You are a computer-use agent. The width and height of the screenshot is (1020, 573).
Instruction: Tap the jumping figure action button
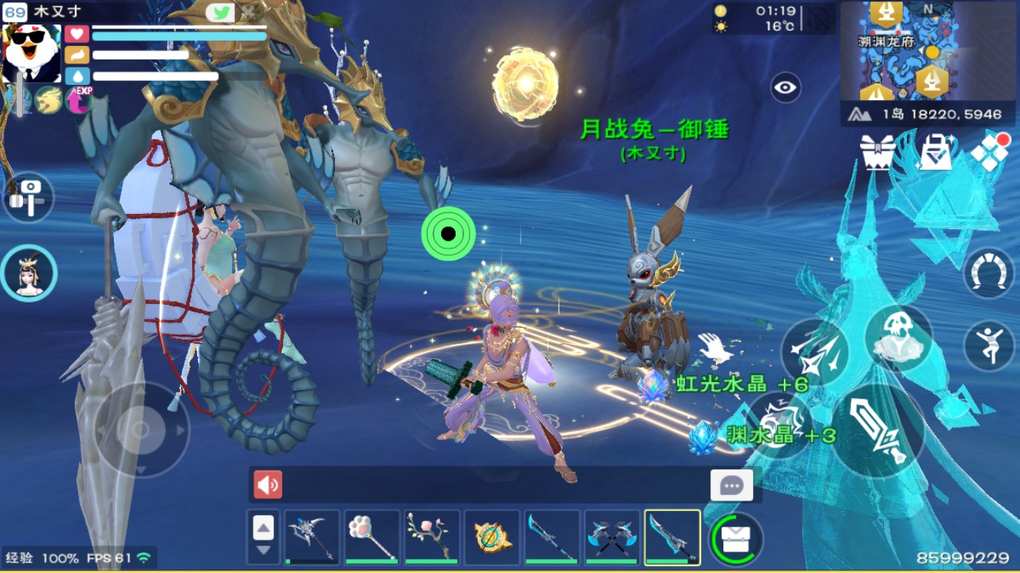[x=989, y=345]
